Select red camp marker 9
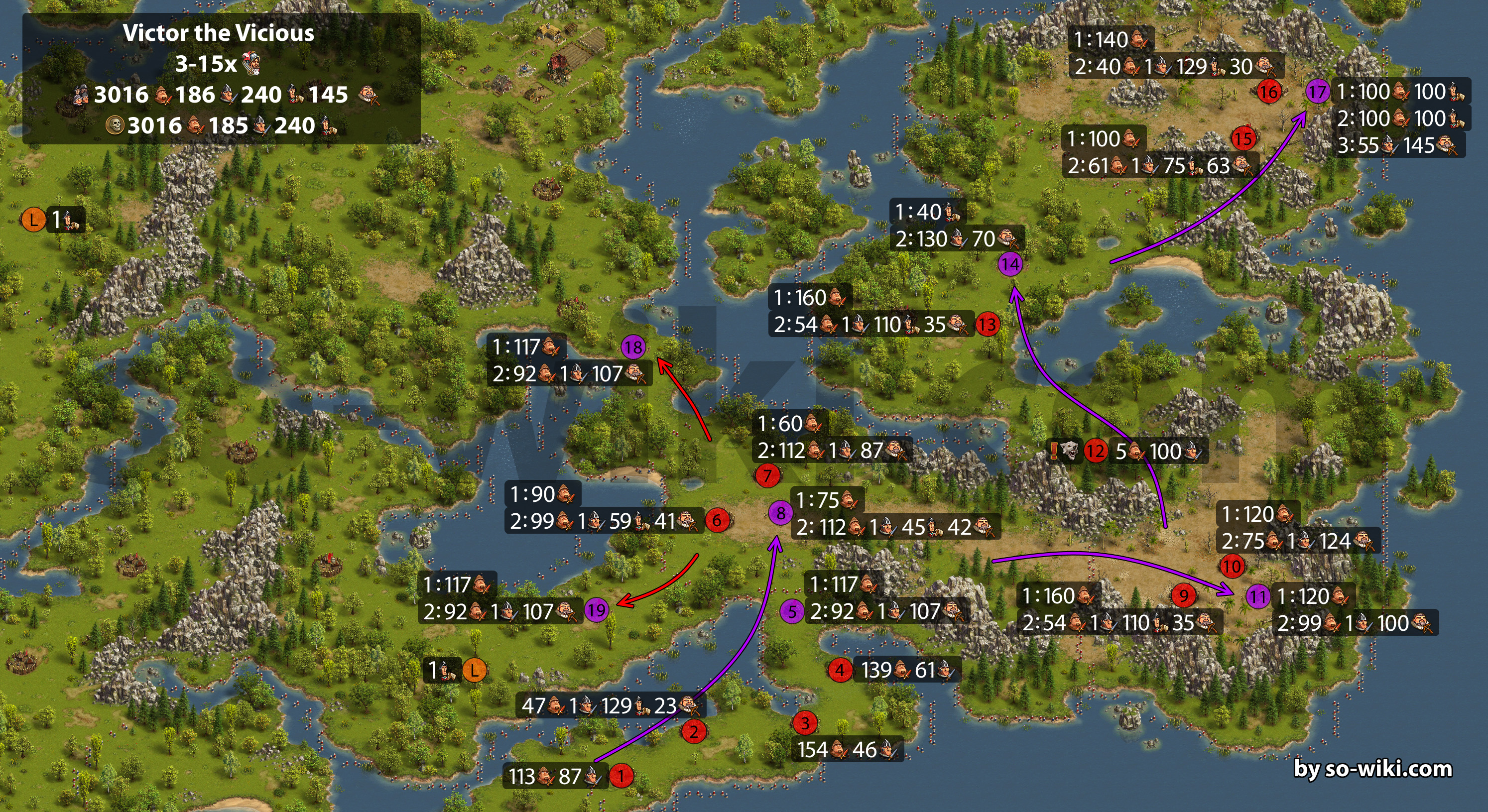 tap(1184, 595)
